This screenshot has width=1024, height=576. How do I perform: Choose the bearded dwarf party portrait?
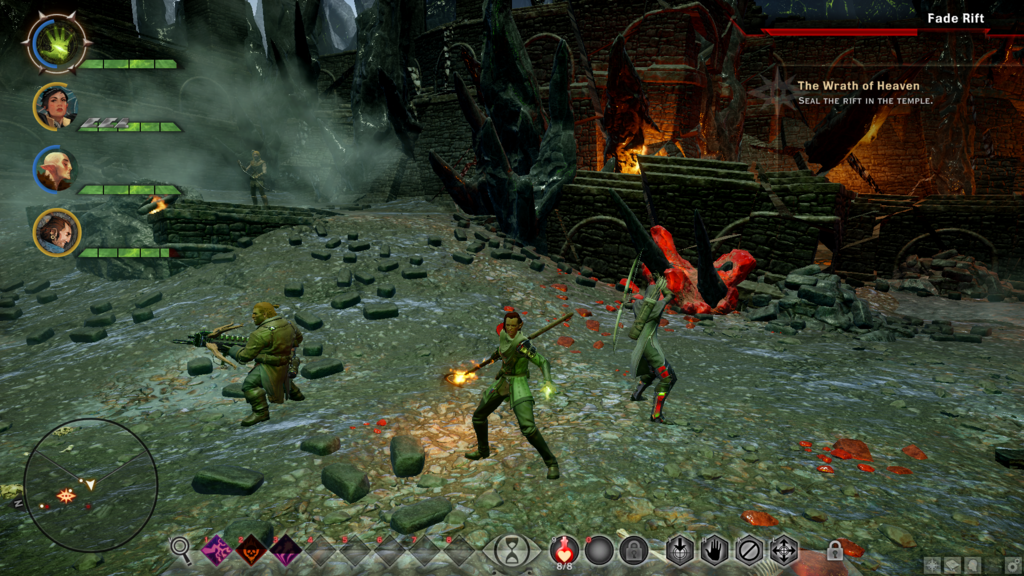tap(57, 232)
